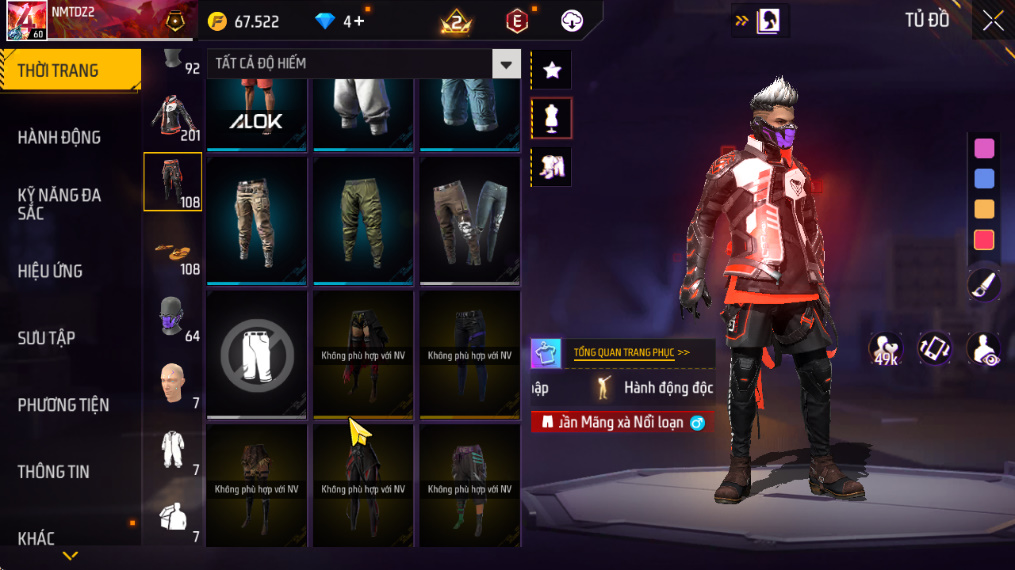This screenshot has width=1015, height=570.
Task: Open the Thời Trang tab
Action: (70, 70)
